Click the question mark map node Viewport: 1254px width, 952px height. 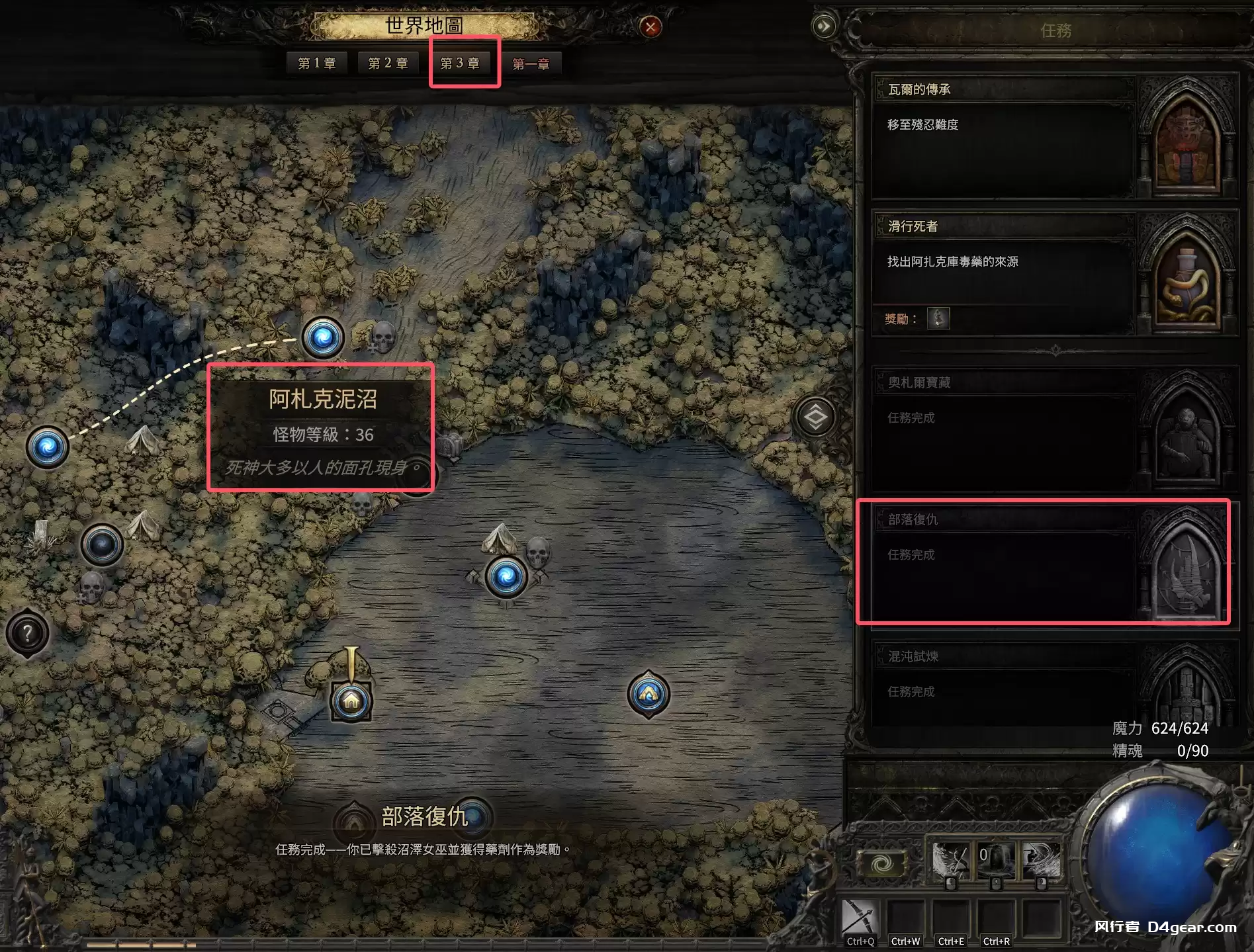click(27, 634)
